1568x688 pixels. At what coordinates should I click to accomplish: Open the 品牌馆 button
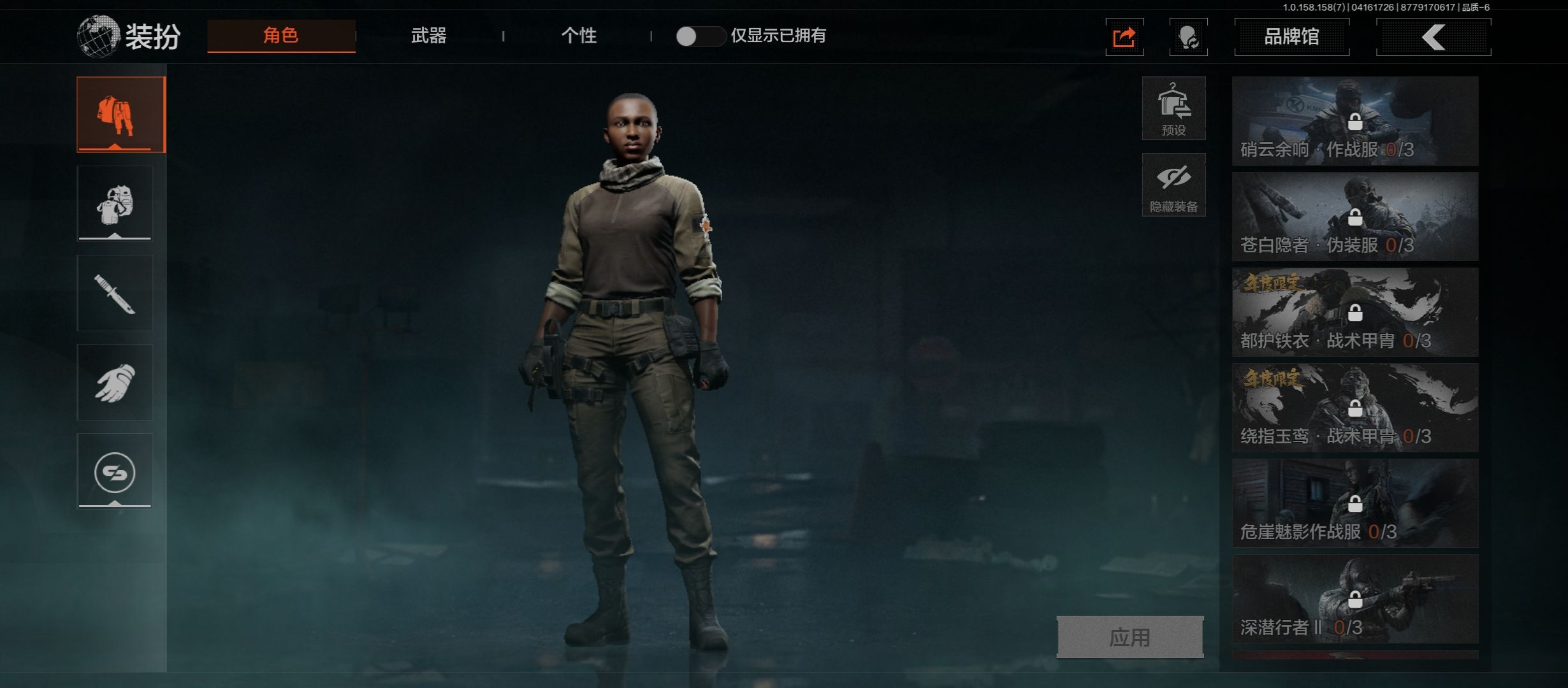click(1291, 37)
